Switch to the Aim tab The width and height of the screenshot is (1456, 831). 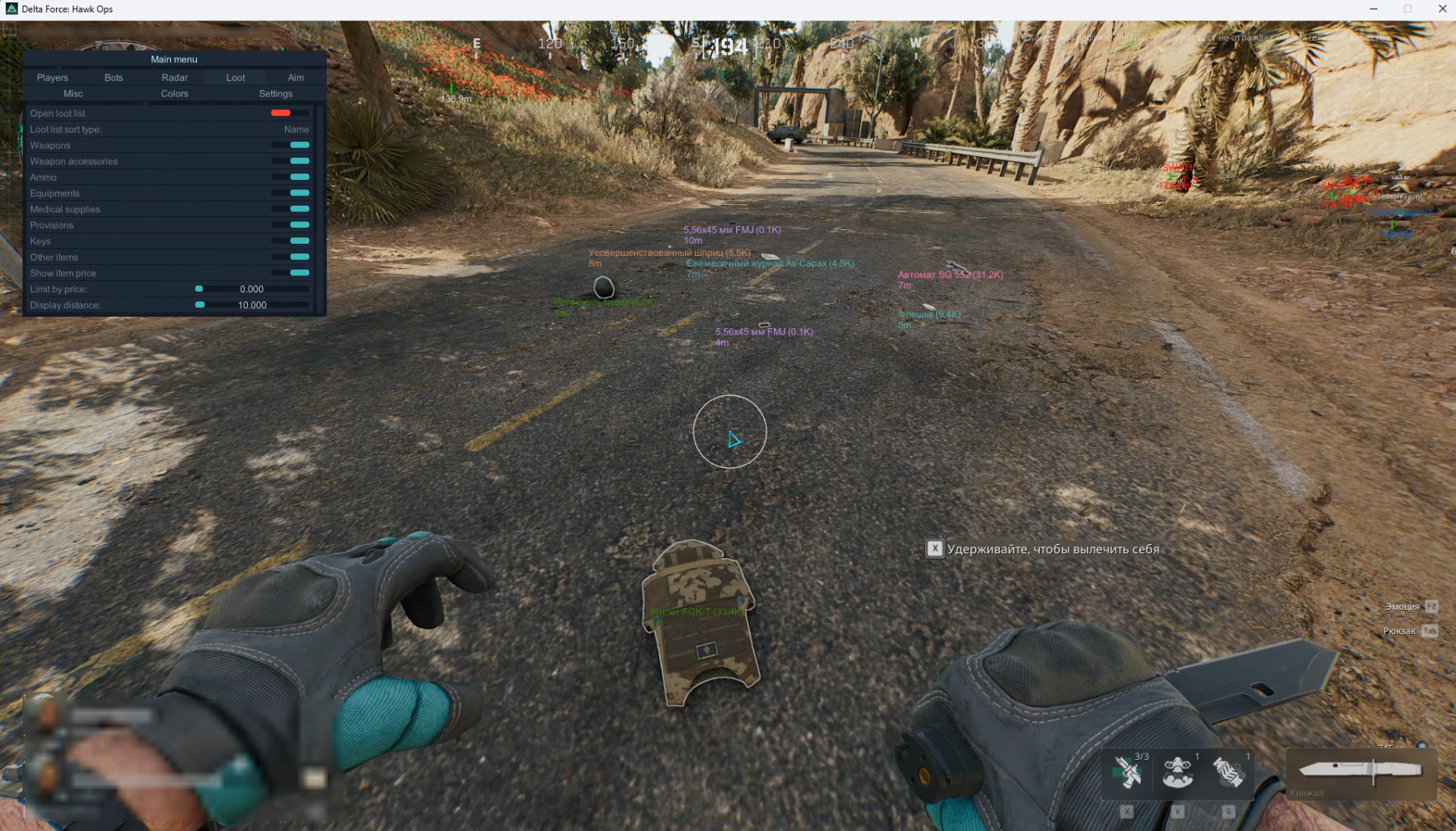296,78
